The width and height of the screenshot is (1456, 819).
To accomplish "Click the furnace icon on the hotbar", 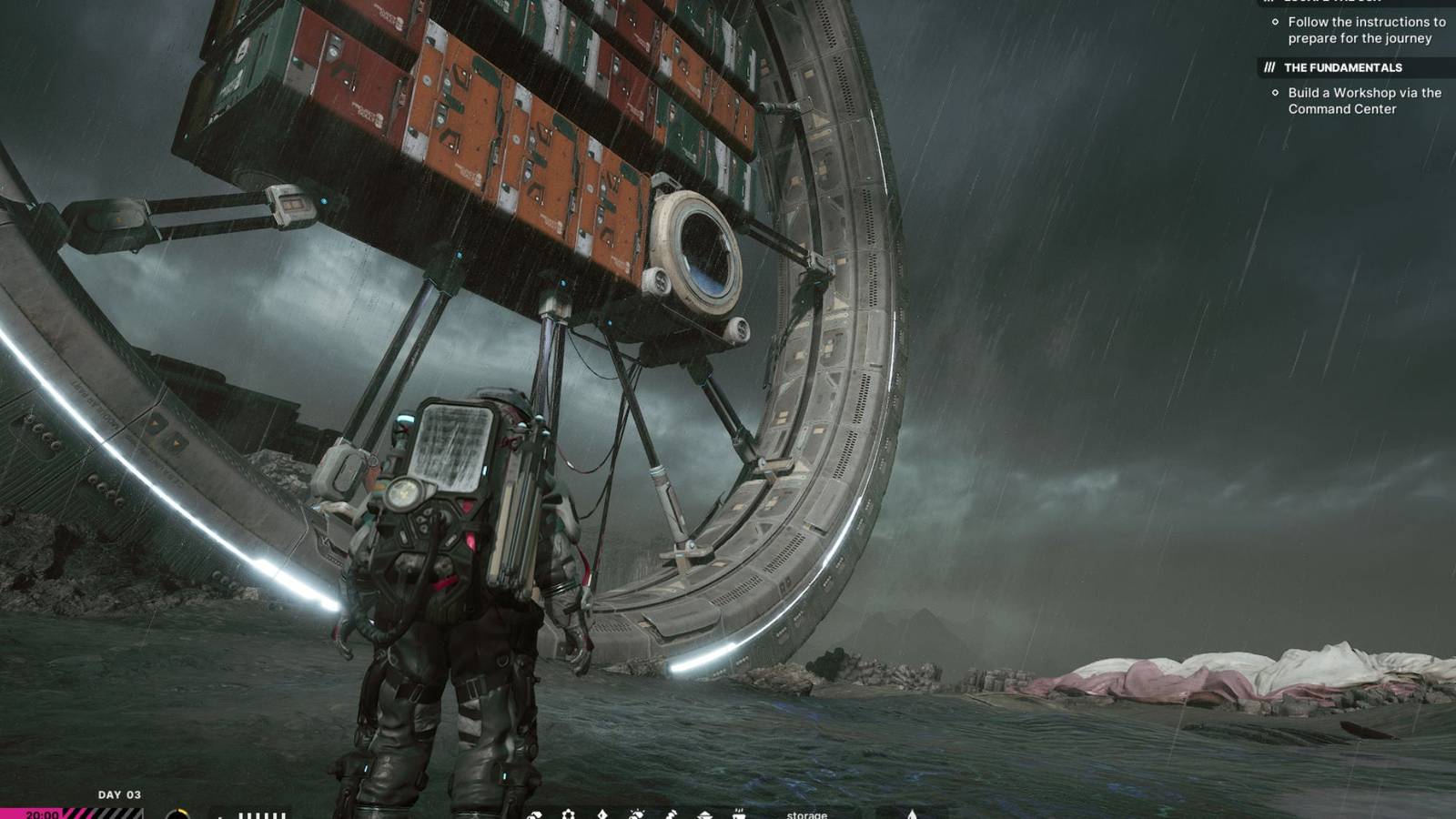I will pos(739,813).
